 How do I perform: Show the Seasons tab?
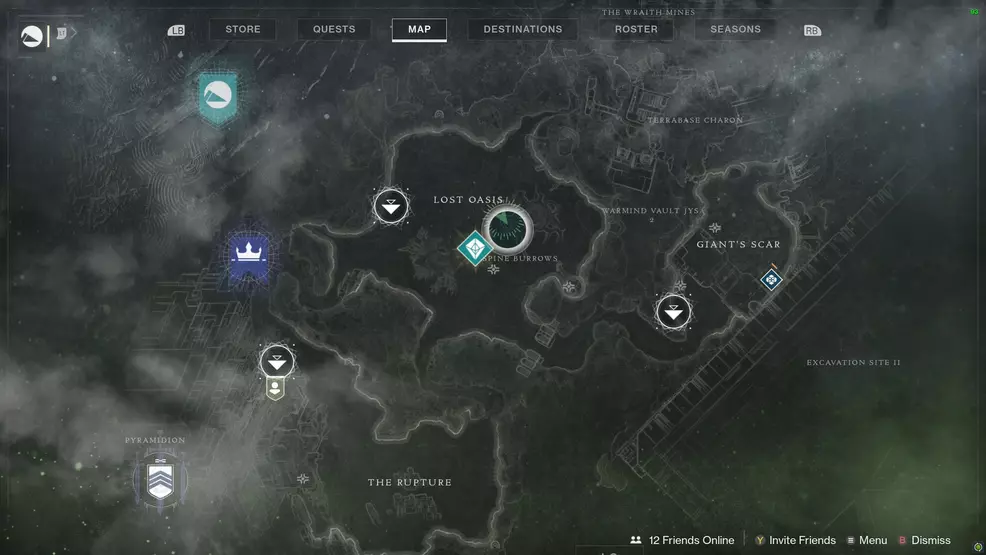pyautogui.click(x=735, y=30)
